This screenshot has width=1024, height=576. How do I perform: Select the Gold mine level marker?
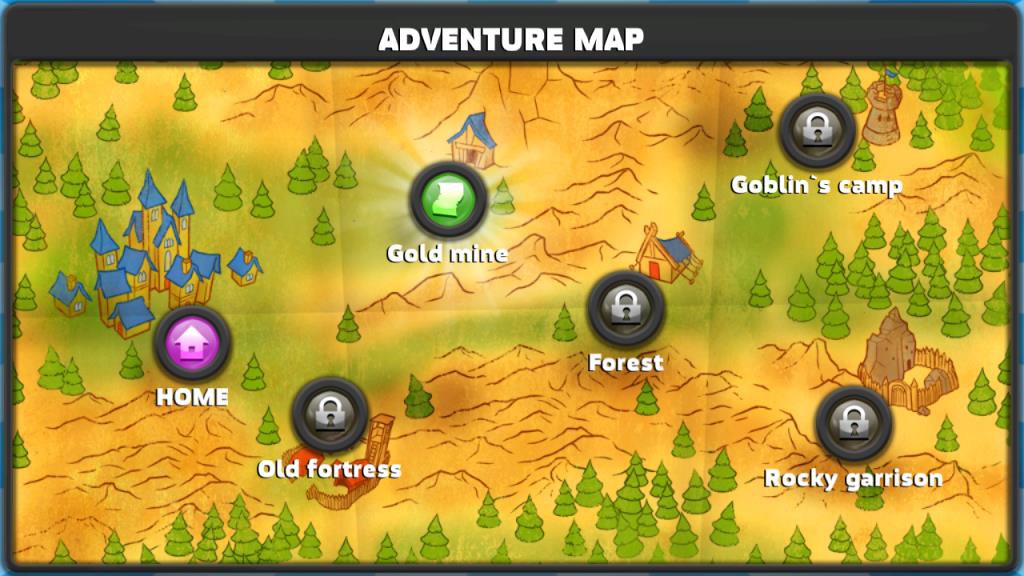click(x=448, y=199)
